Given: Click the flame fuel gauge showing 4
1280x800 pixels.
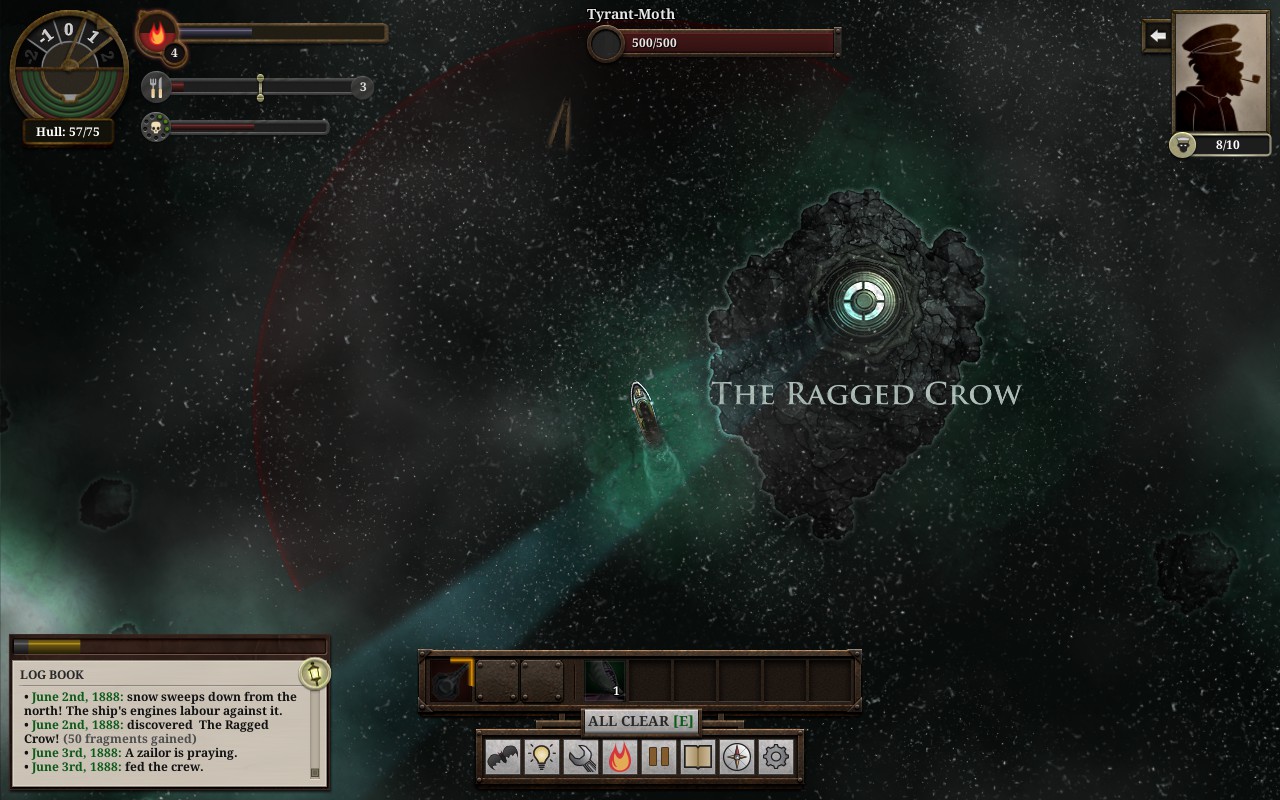Looking at the screenshot, I should (160, 37).
